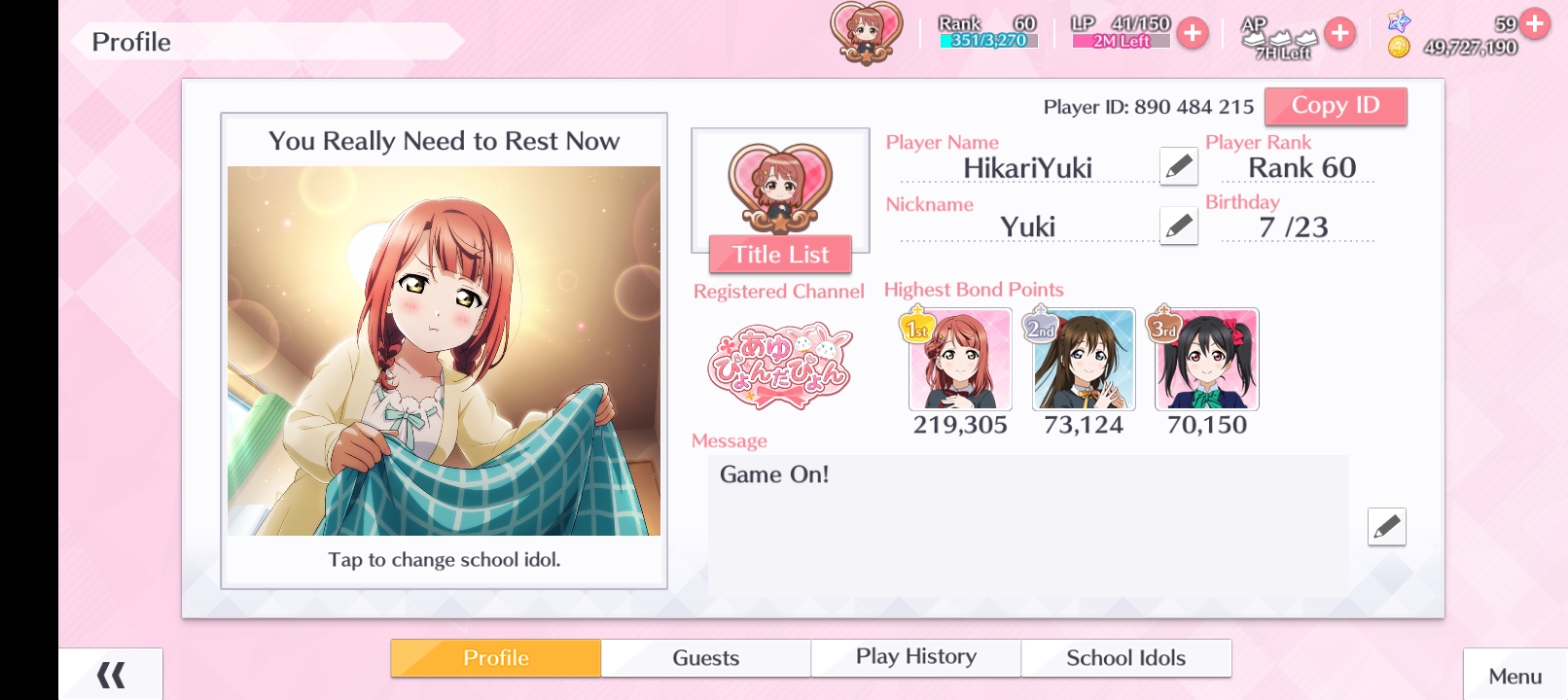Choose the 2nd place bond idol icon

point(1084,360)
